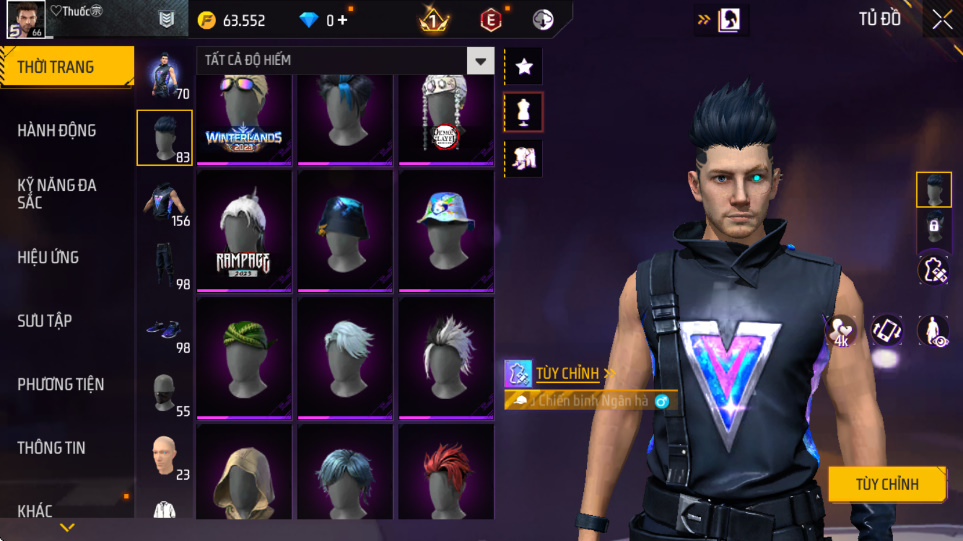Screen dimensions: 963x541
Task: Close the wardrobe with the X button
Action: click(942, 19)
